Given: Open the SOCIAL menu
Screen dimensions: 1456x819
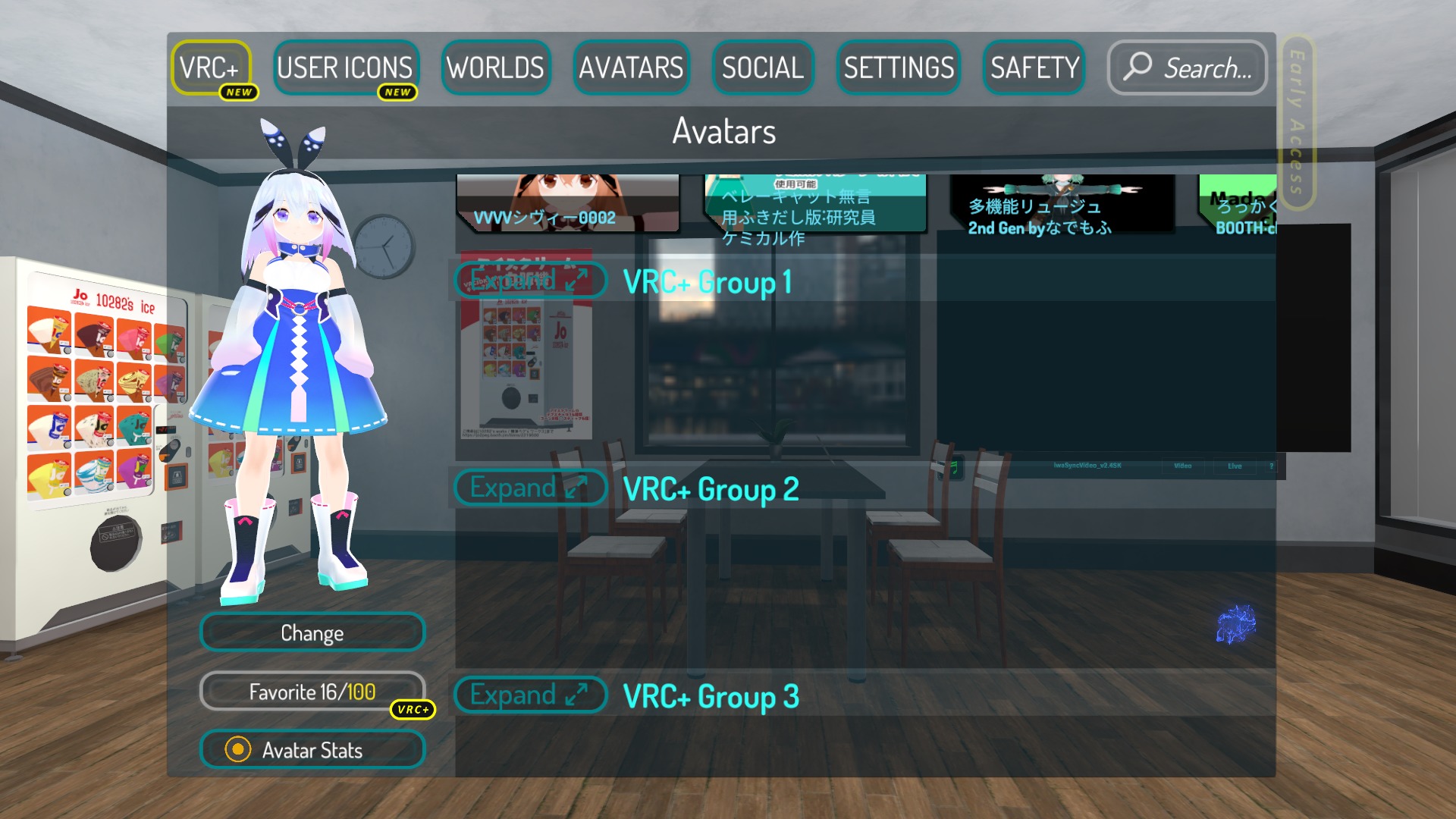Looking at the screenshot, I should (x=762, y=68).
